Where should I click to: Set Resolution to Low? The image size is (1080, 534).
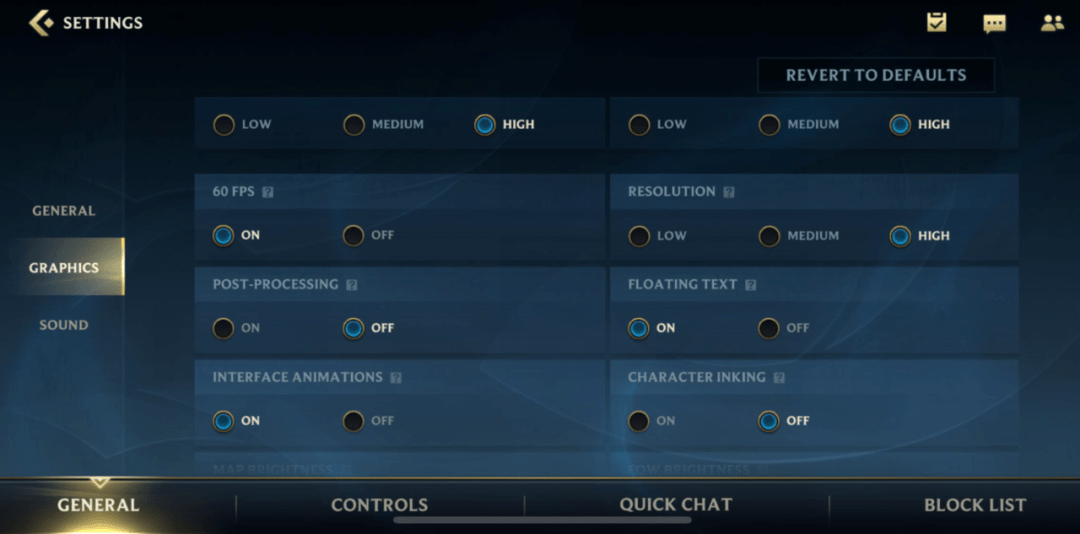pyautogui.click(x=639, y=236)
